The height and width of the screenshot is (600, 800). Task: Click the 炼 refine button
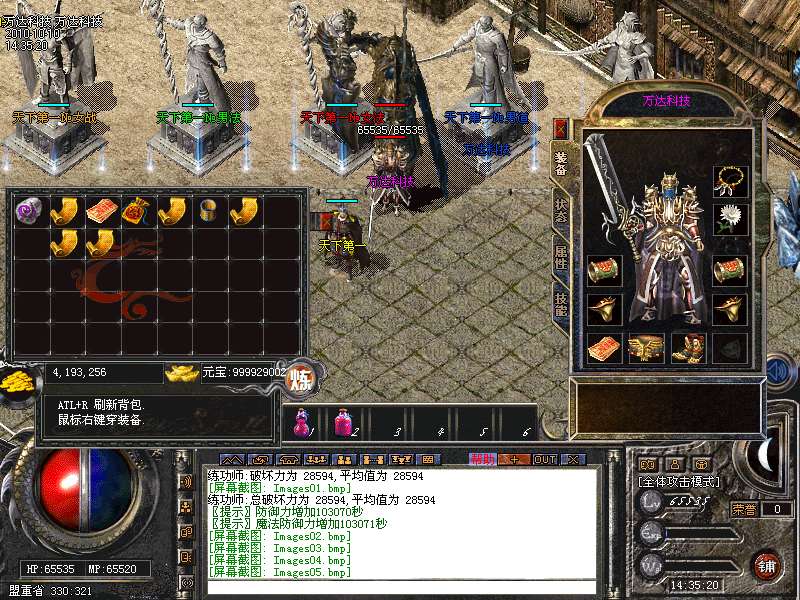click(300, 379)
